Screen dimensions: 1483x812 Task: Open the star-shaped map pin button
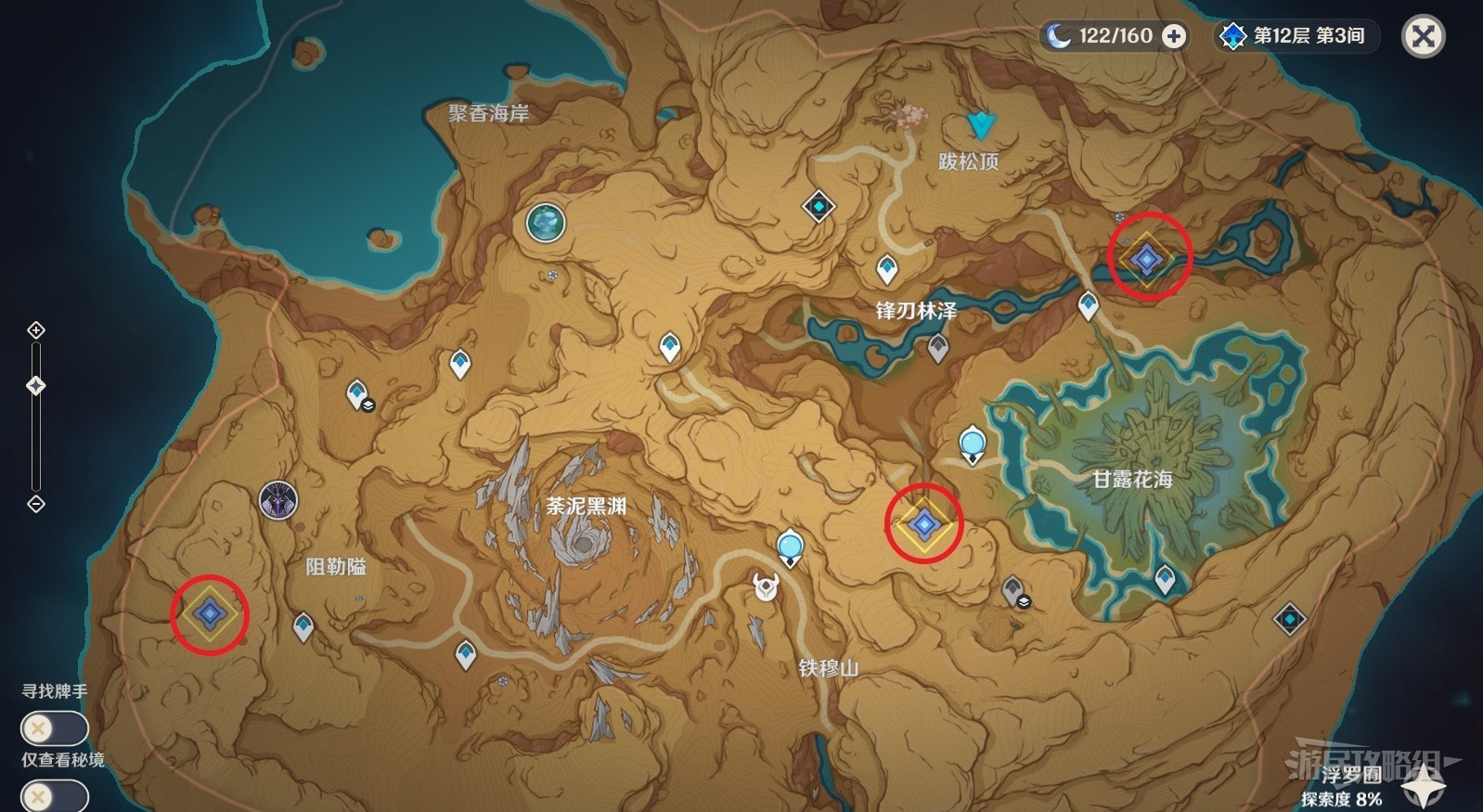[x=1422, y=789]
